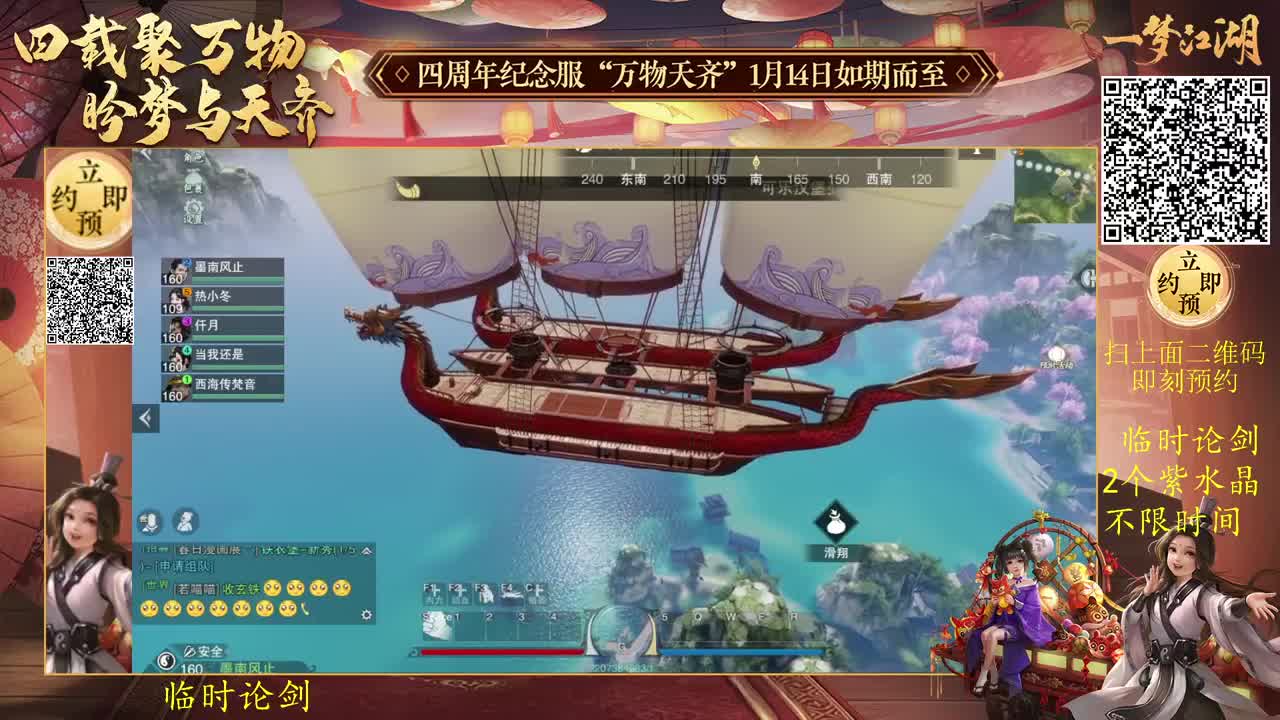Open the 春日漫画展 announcement tab in chat
The image size is (1280, 720).
208,550
